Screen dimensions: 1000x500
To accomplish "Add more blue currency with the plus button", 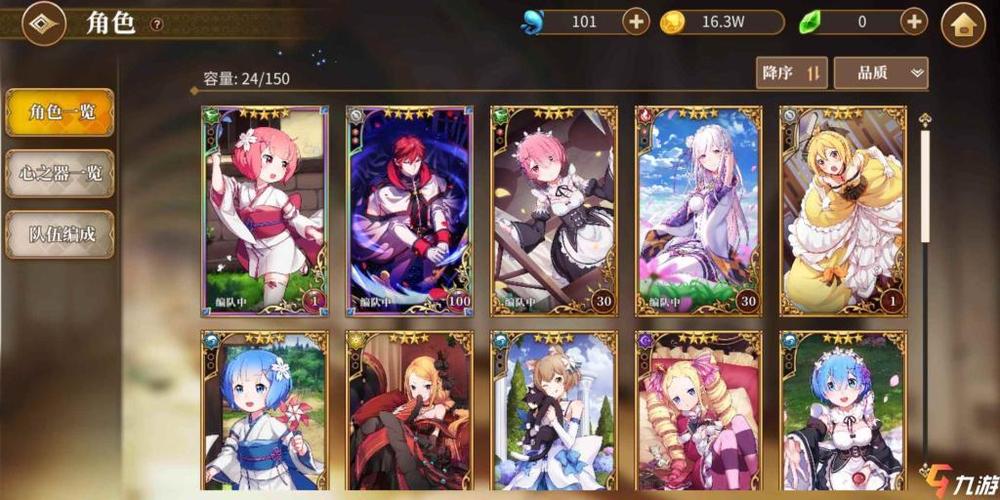I will (636, 21).
